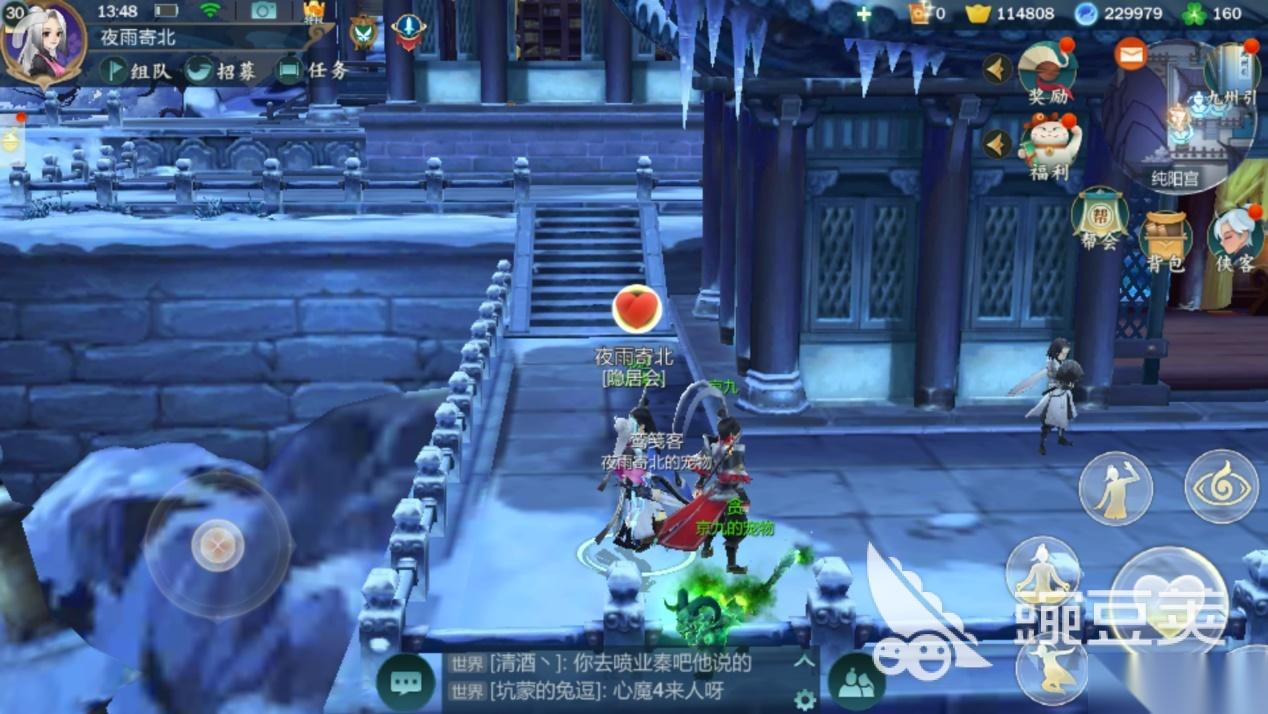Activate the swirling eye skill button
Image resolution: width=1268 pixels, height=714 pixels.
tap(1221, 487)
